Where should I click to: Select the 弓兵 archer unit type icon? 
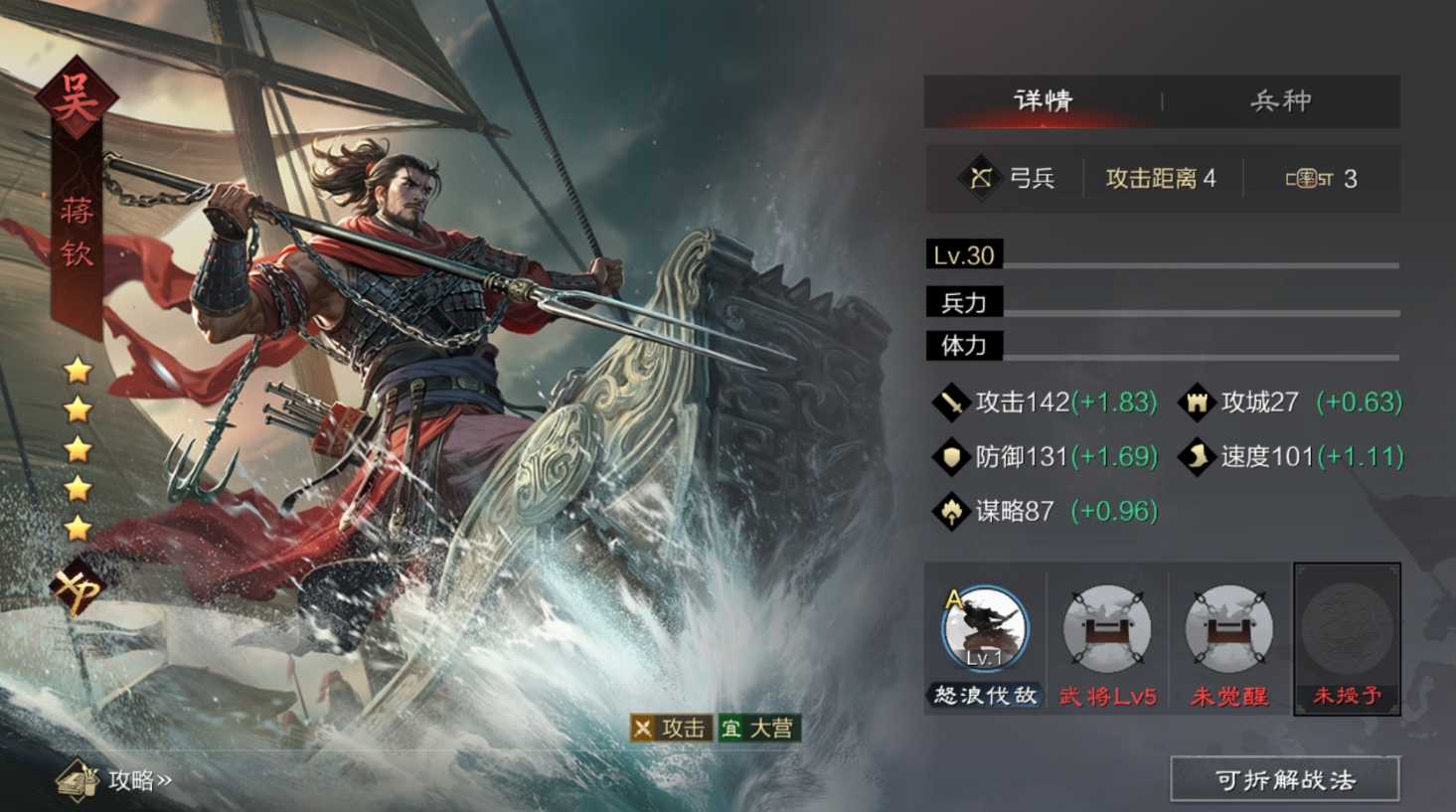tap(982, 177)
